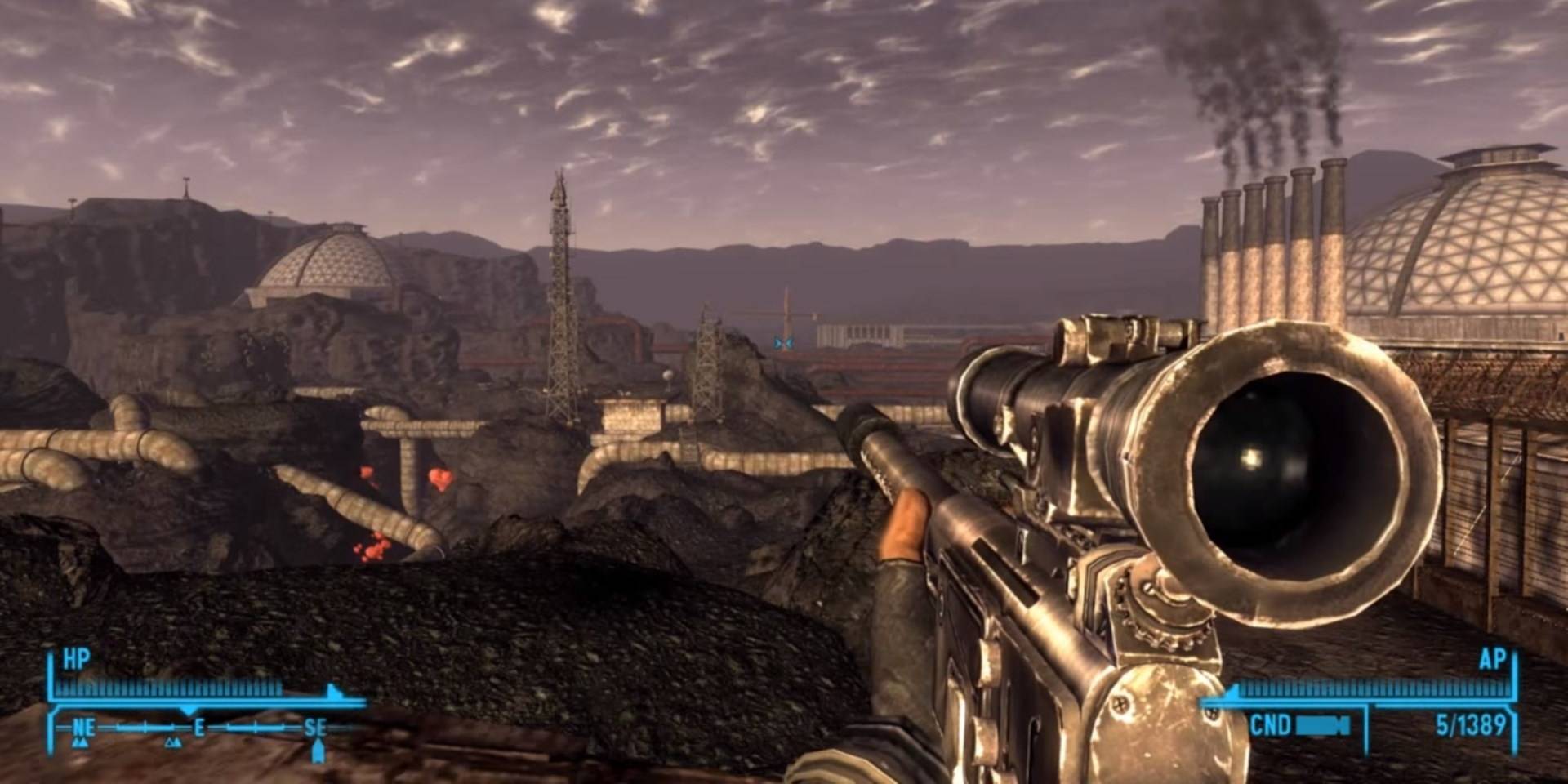
Task: Click the enemy marker left of the E heading
Action: point(173,744)
